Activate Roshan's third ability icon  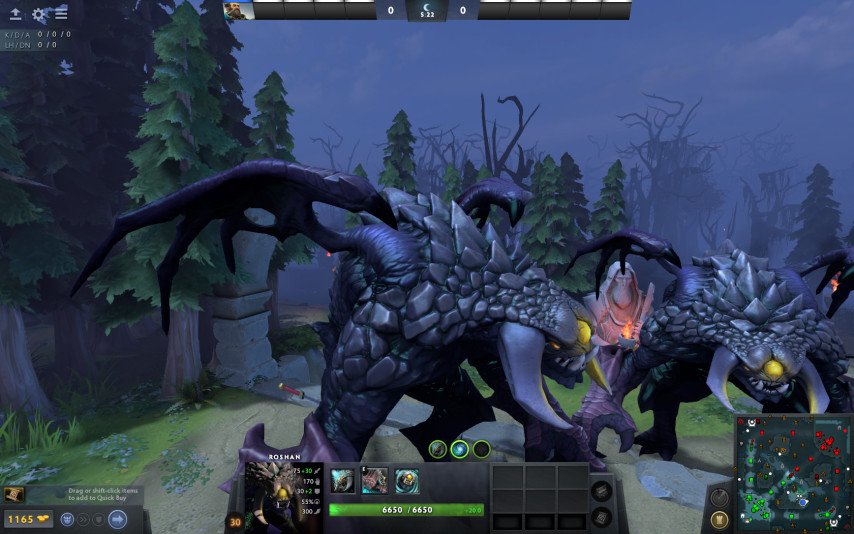[x=406, y=481]
